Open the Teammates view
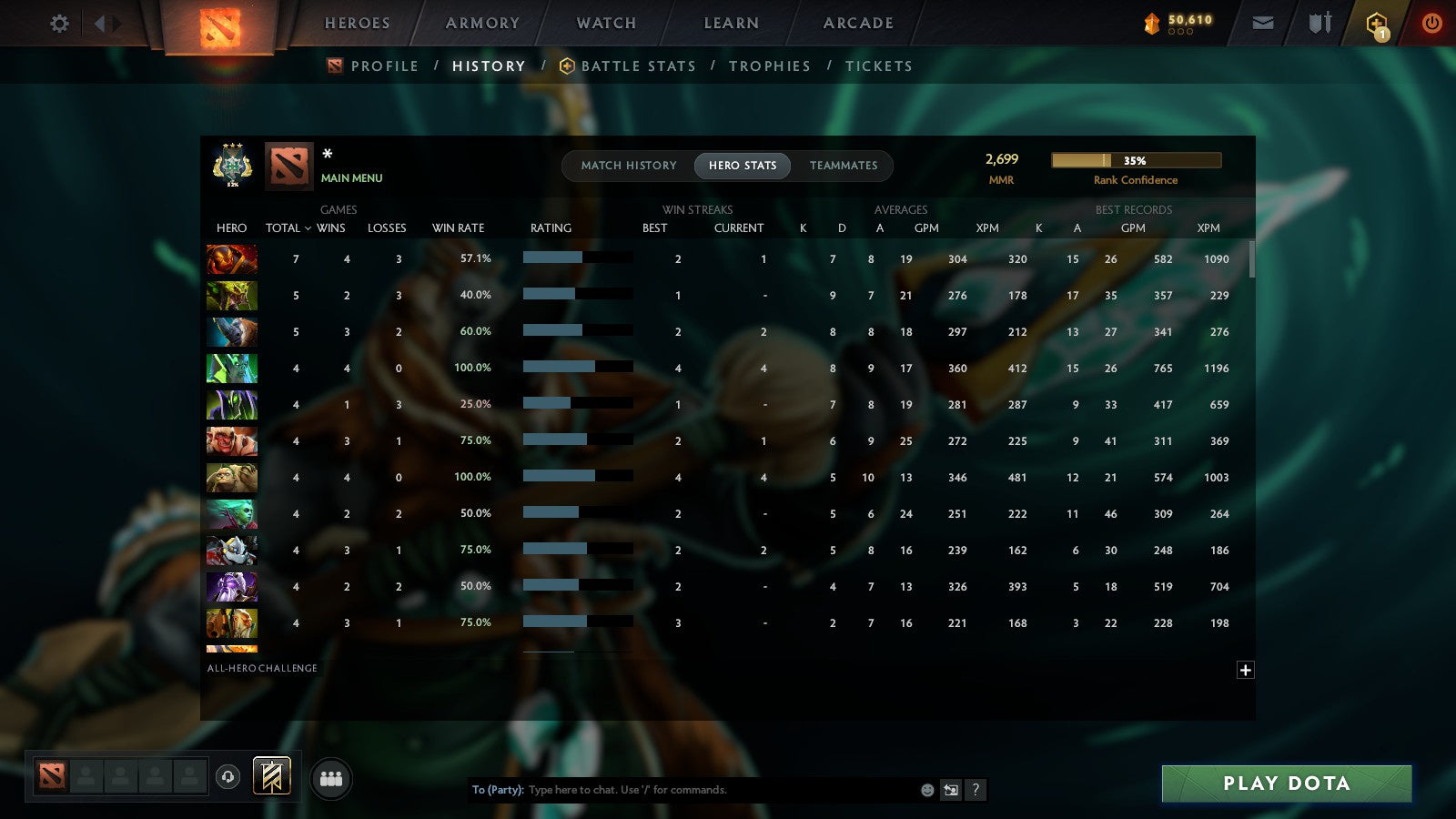The image size is (1456, 819). coord(844,166)
